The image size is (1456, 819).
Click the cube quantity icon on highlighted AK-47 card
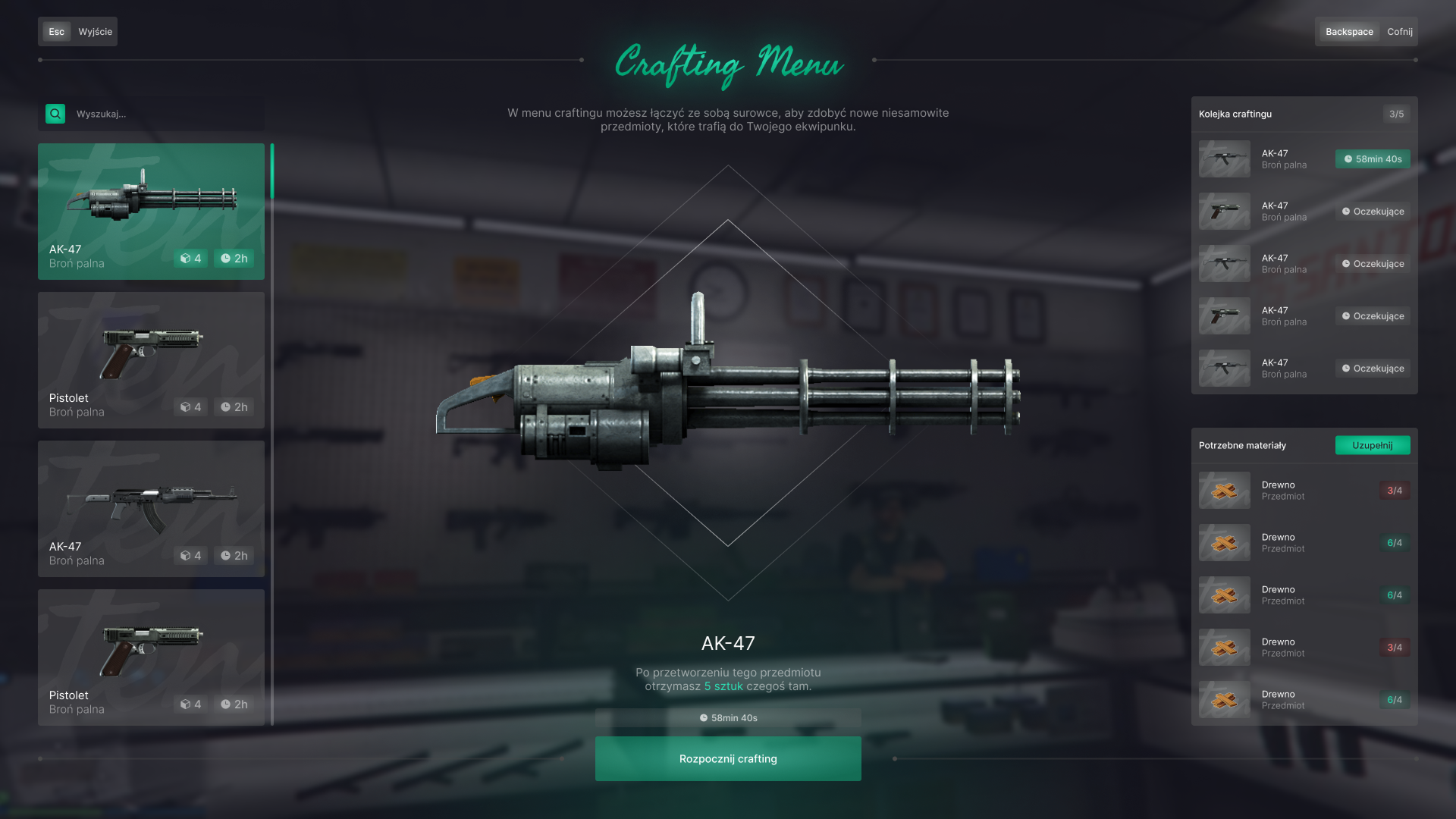[x=184, y=259]
